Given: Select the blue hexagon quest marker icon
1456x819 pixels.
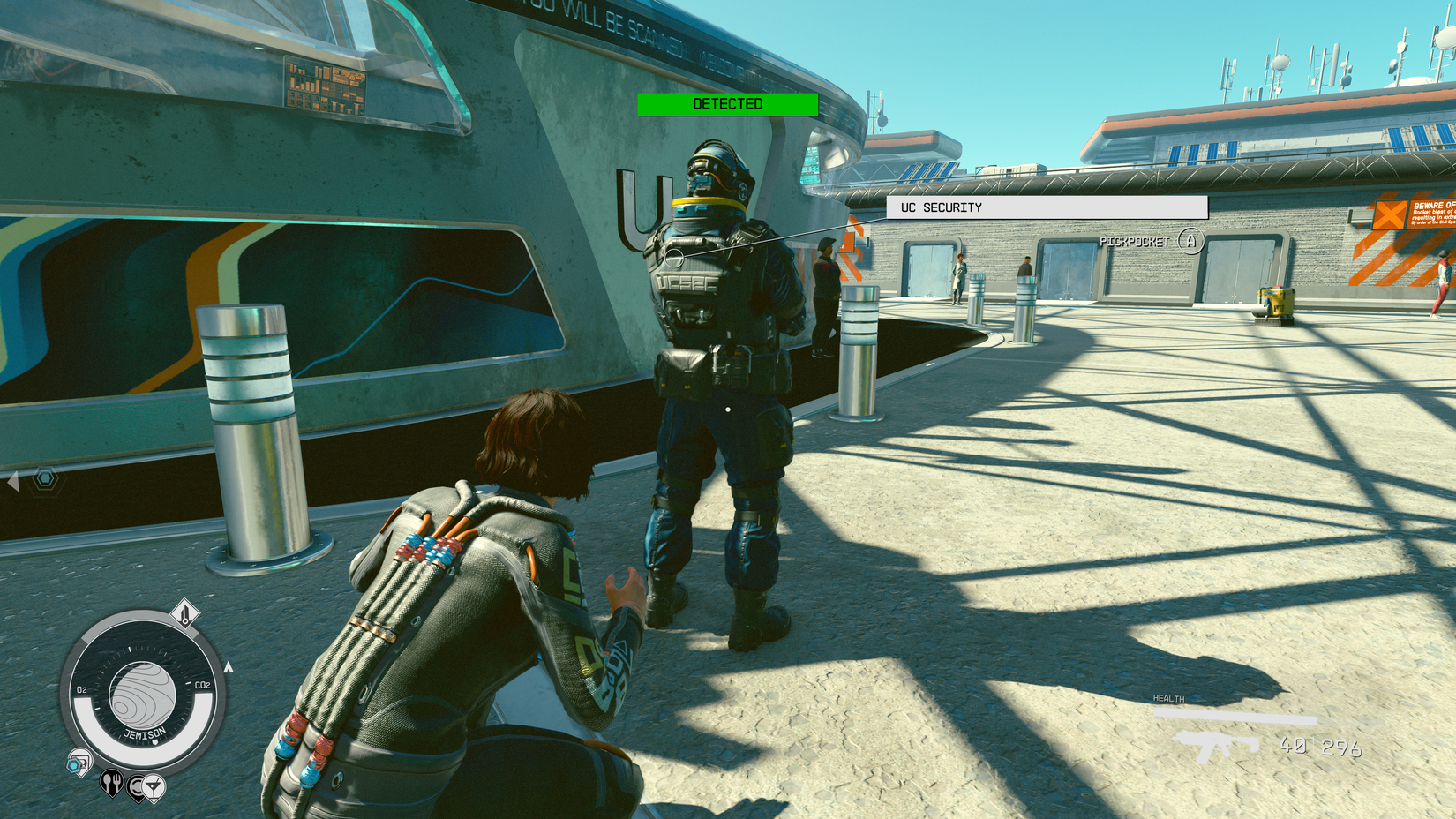Looking at the screenshot, I should click(x=73, y=765).
